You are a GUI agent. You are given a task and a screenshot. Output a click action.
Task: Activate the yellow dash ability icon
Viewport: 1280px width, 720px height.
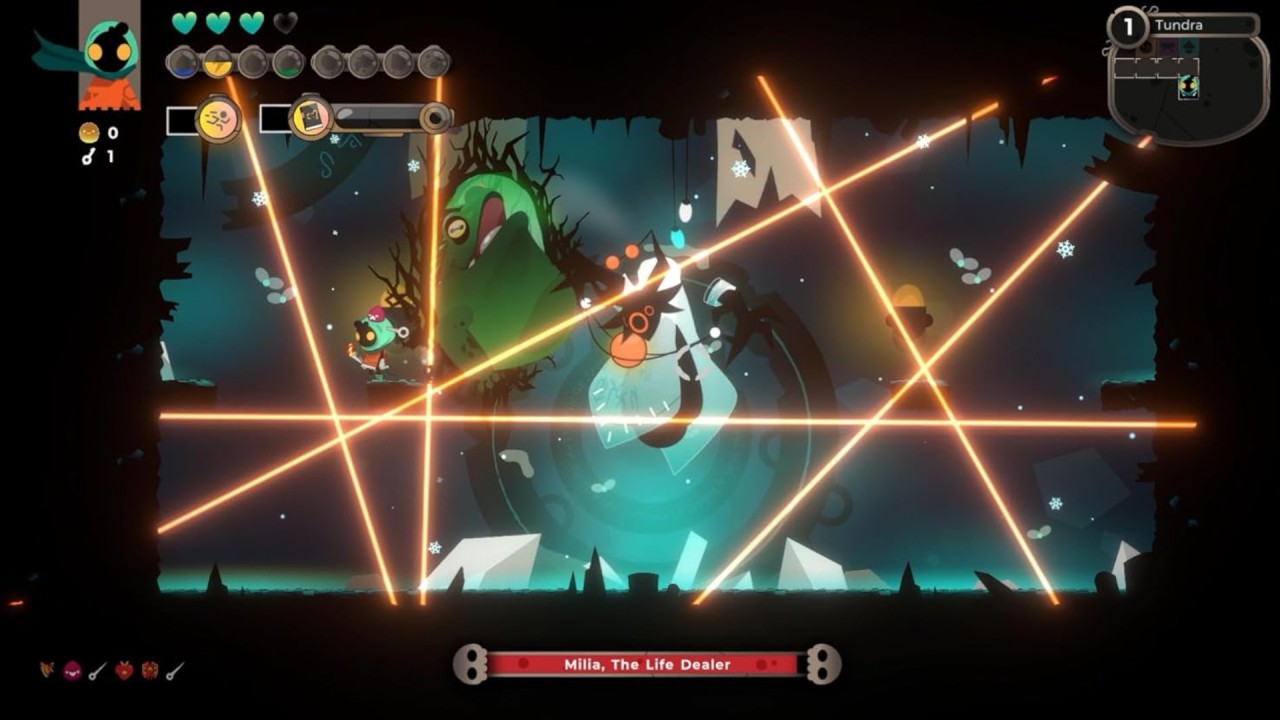[x=217, y=120]
